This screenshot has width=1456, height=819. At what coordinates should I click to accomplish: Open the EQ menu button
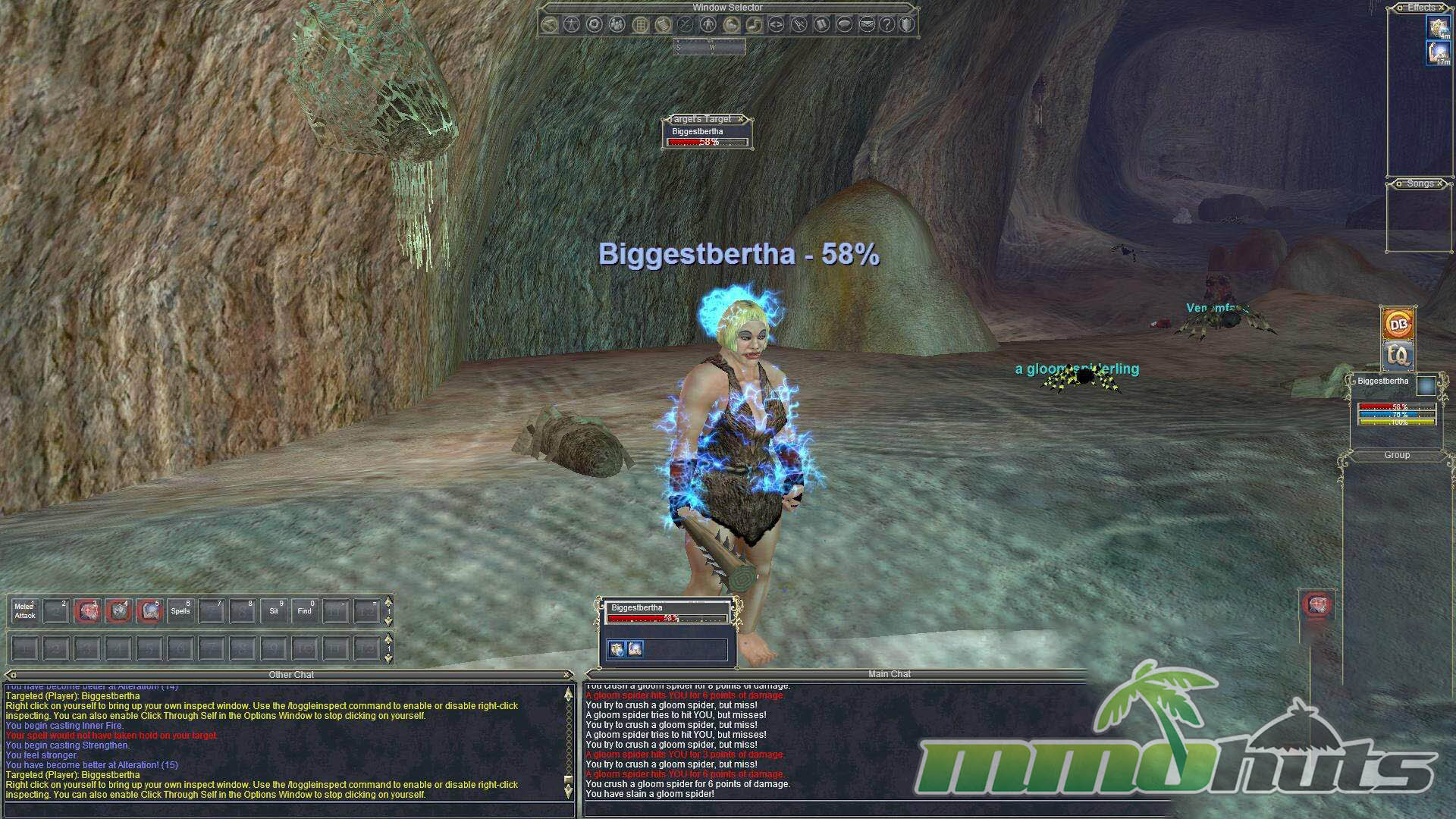(1398, 355)
